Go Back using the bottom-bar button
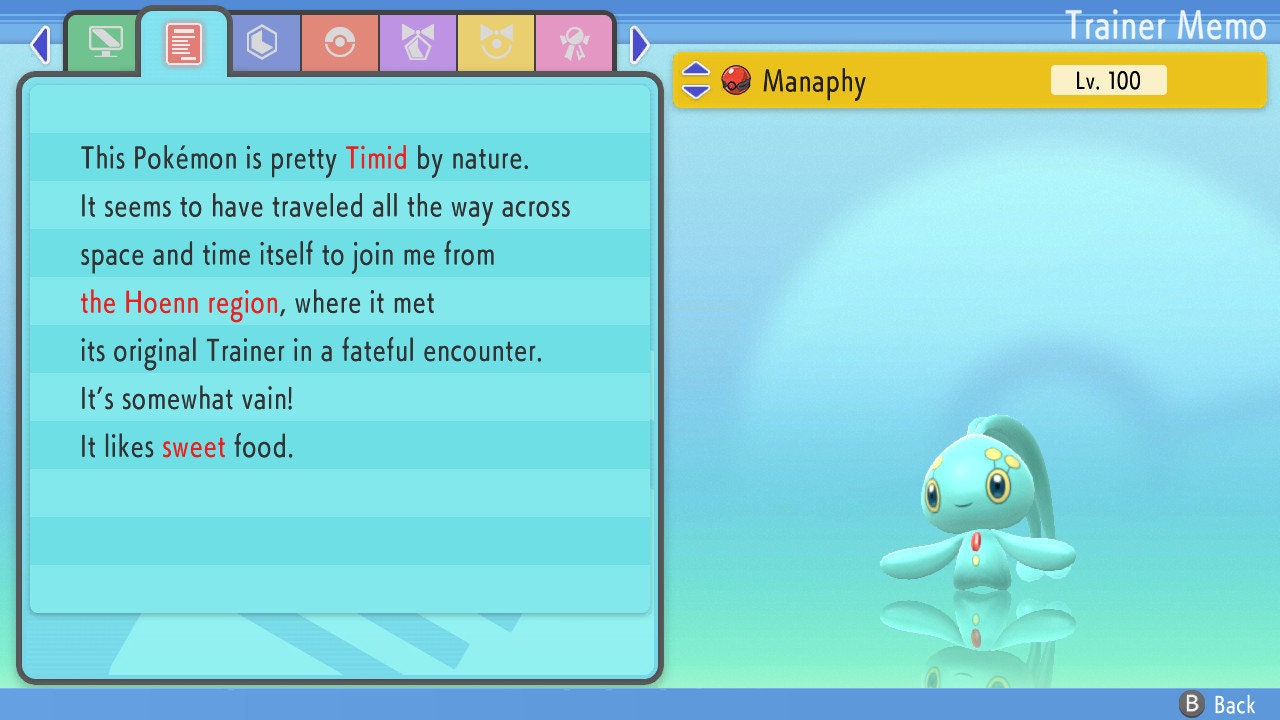The image size is (1280, 720). (x=1218, y=705)
